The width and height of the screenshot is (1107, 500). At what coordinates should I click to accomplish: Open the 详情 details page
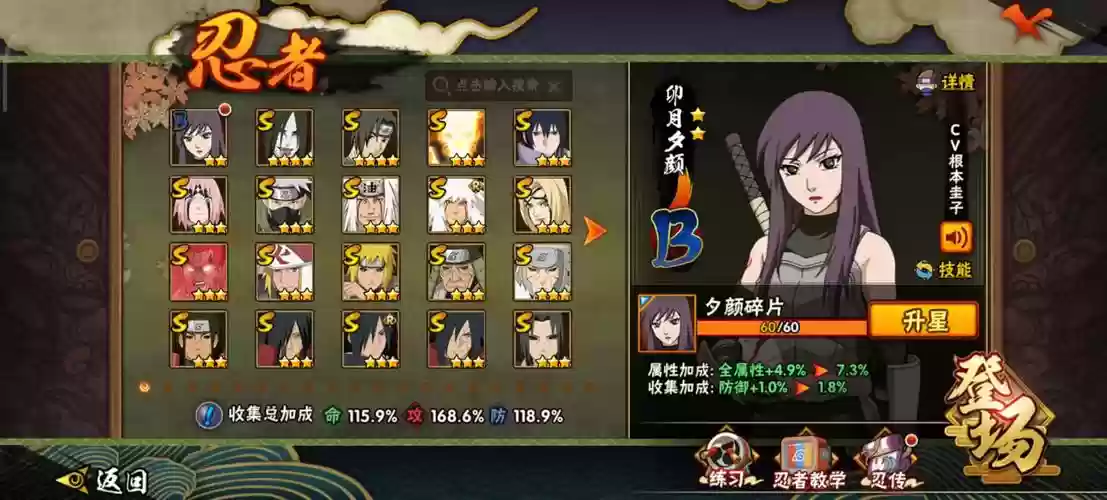pyautogui.click(x=948, y=82)
